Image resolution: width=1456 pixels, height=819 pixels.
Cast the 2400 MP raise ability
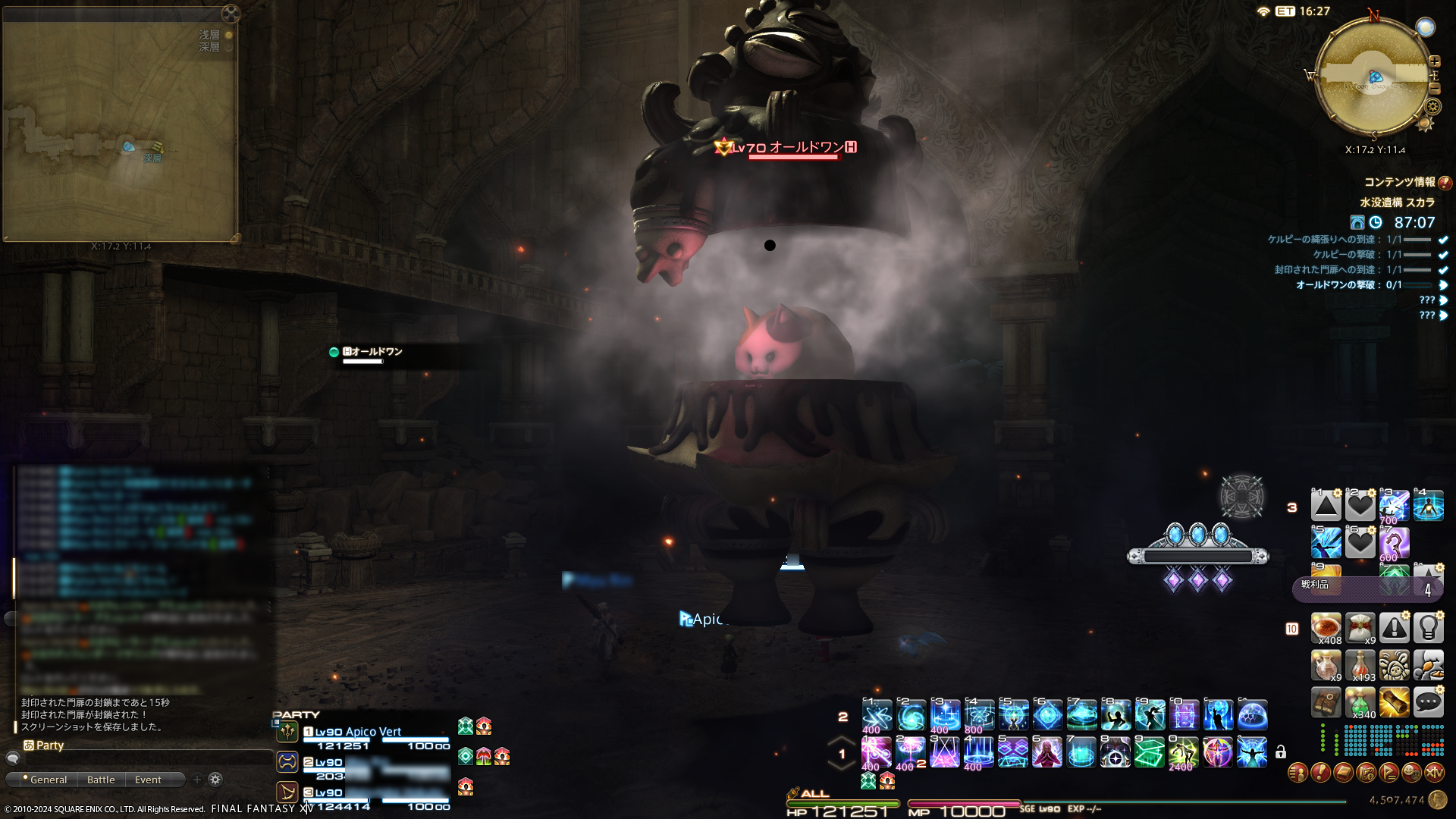pos(1182,752)
